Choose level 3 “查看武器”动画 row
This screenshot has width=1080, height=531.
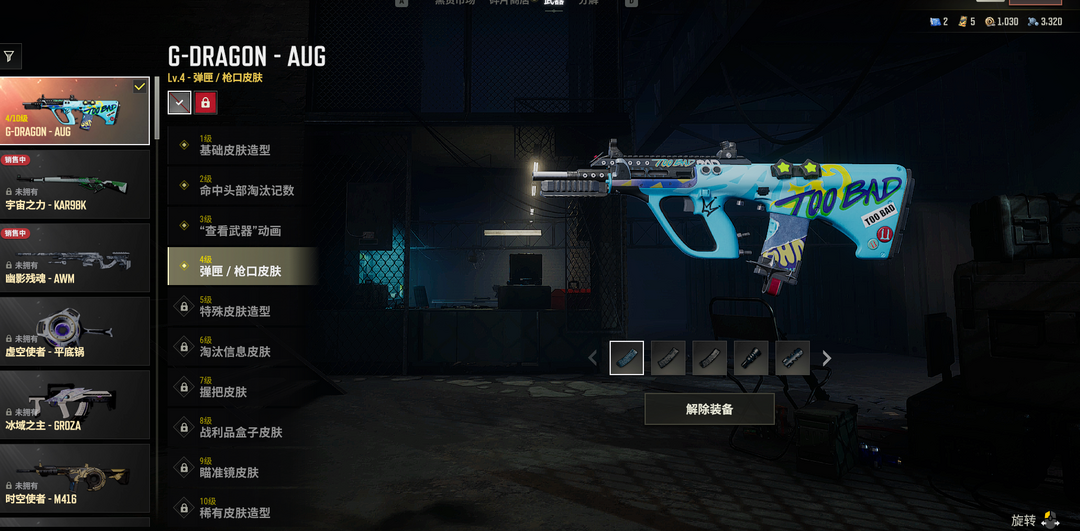pos(242,225)
